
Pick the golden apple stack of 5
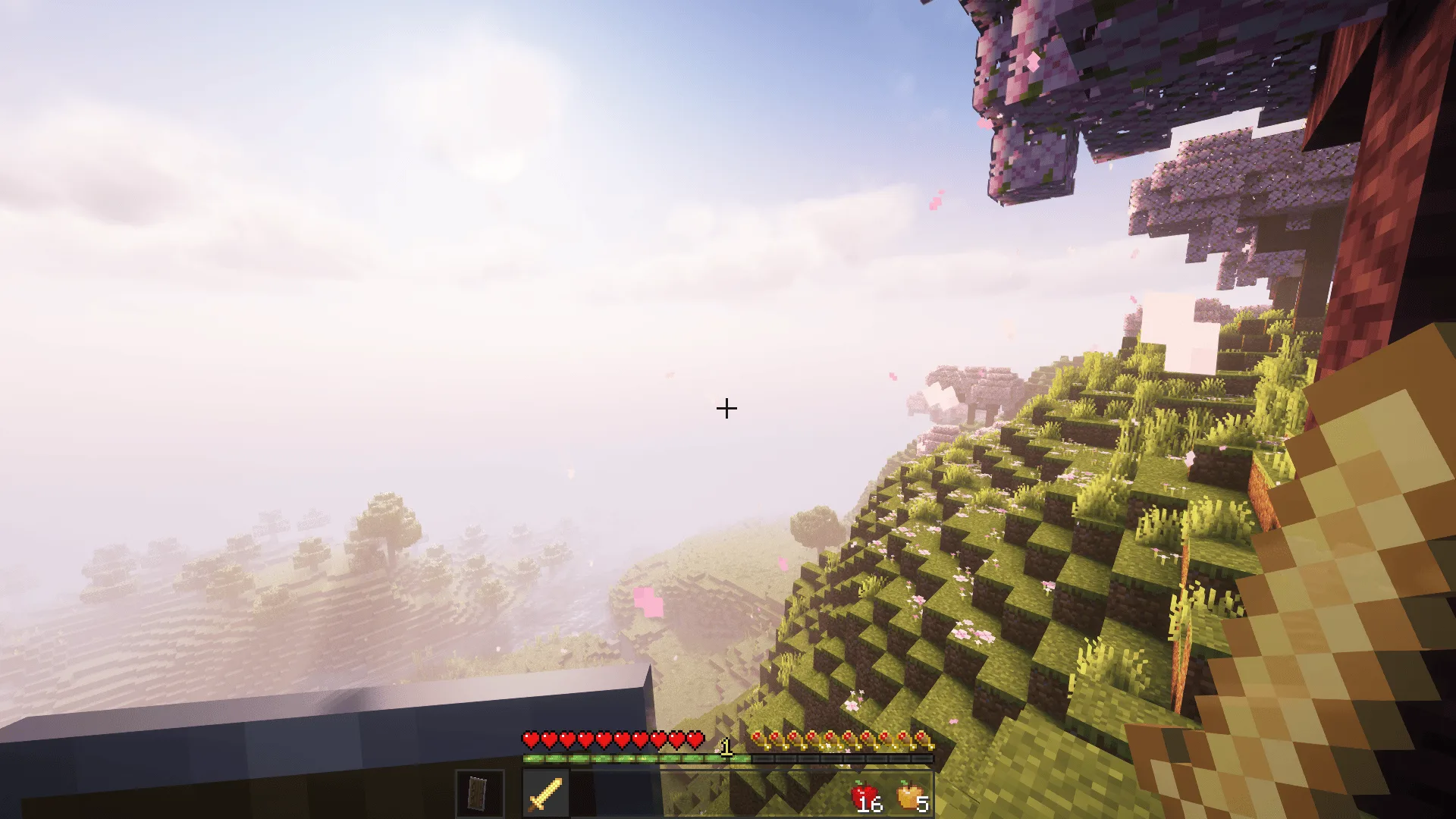[x=911, y=797]
